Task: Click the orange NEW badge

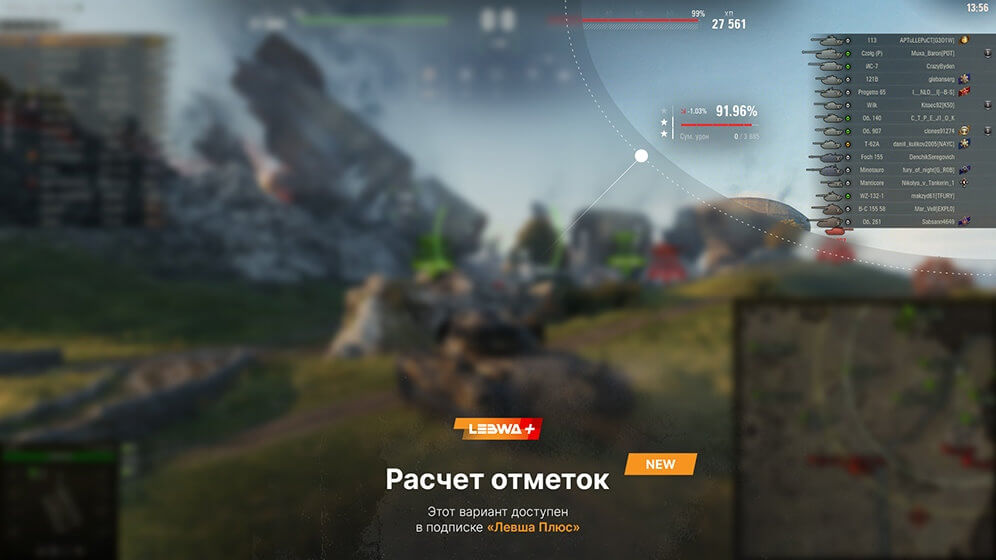Action: [660, 464]
